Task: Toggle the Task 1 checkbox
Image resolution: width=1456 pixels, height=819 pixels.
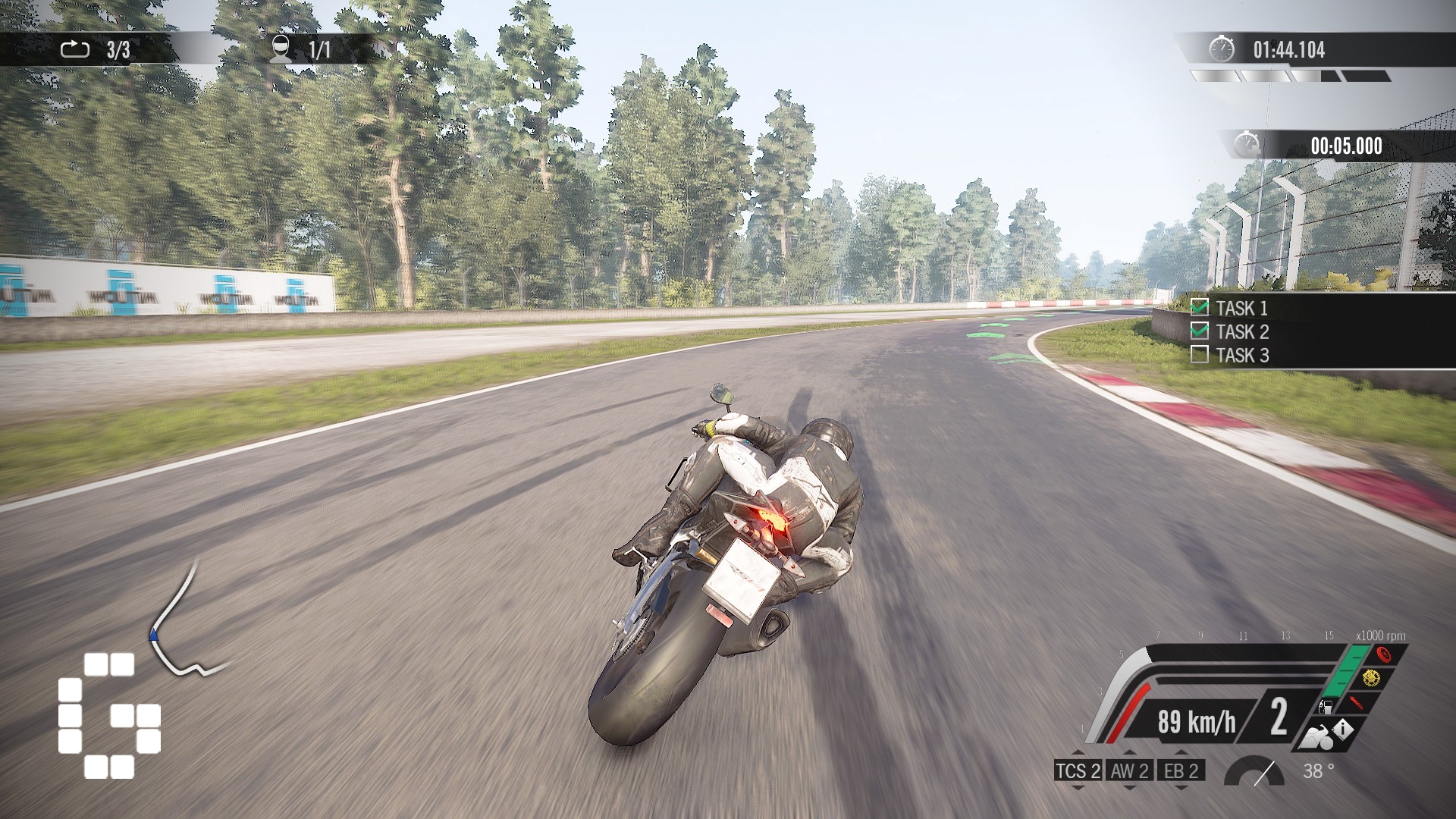Action: (x=1200, y=307)
